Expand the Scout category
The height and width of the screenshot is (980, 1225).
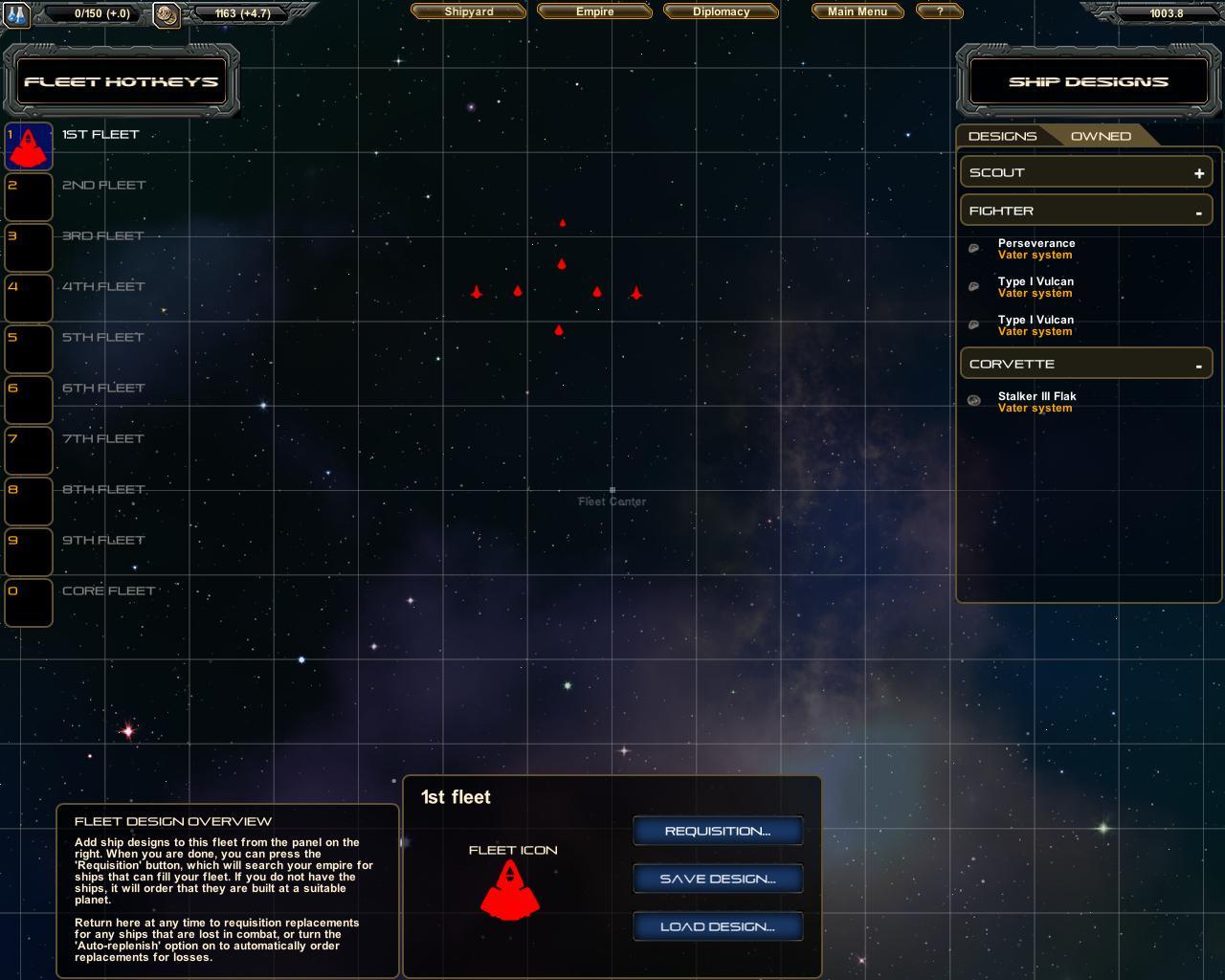tap(1198, 173)
